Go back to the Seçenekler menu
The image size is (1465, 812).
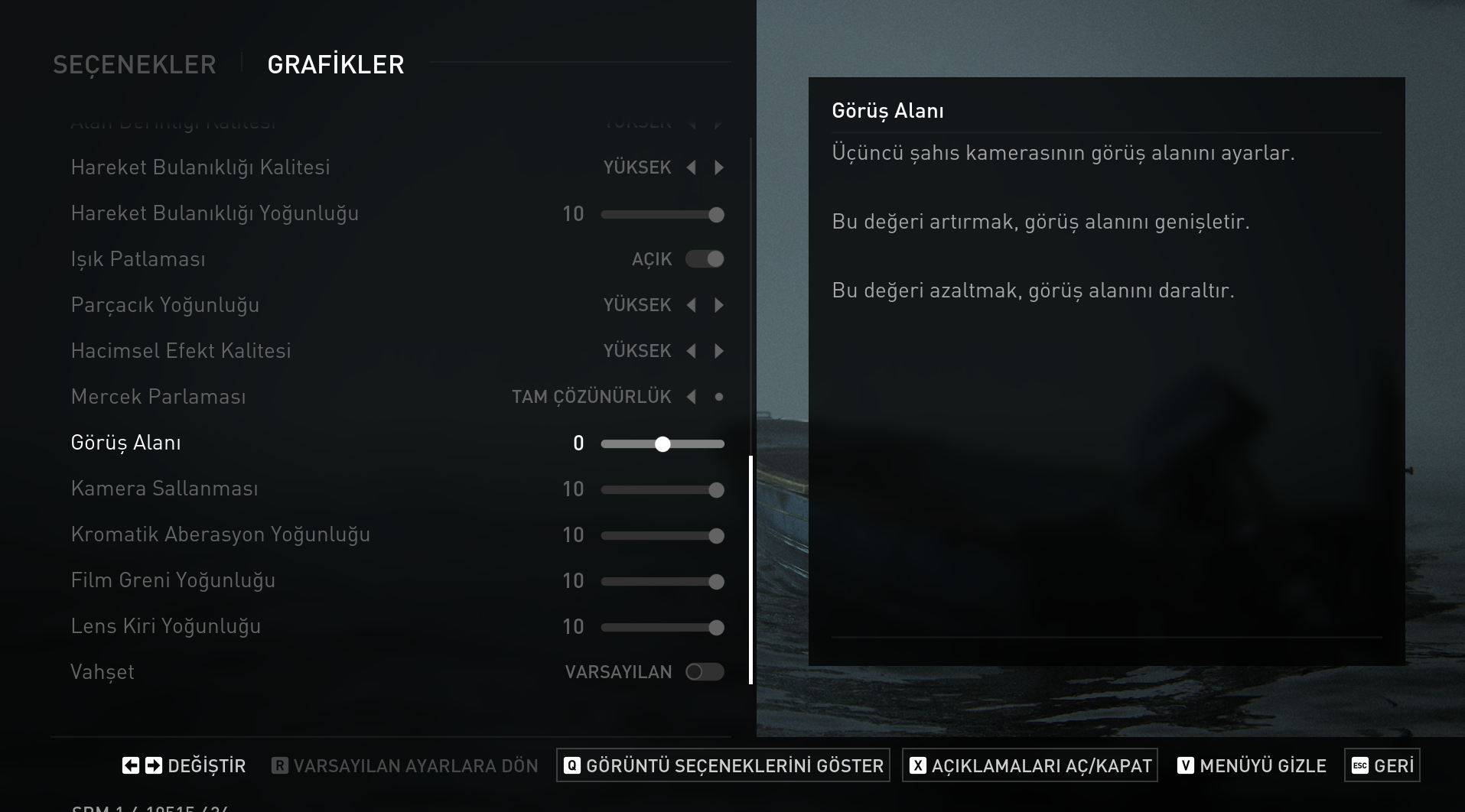pos(135,65)
